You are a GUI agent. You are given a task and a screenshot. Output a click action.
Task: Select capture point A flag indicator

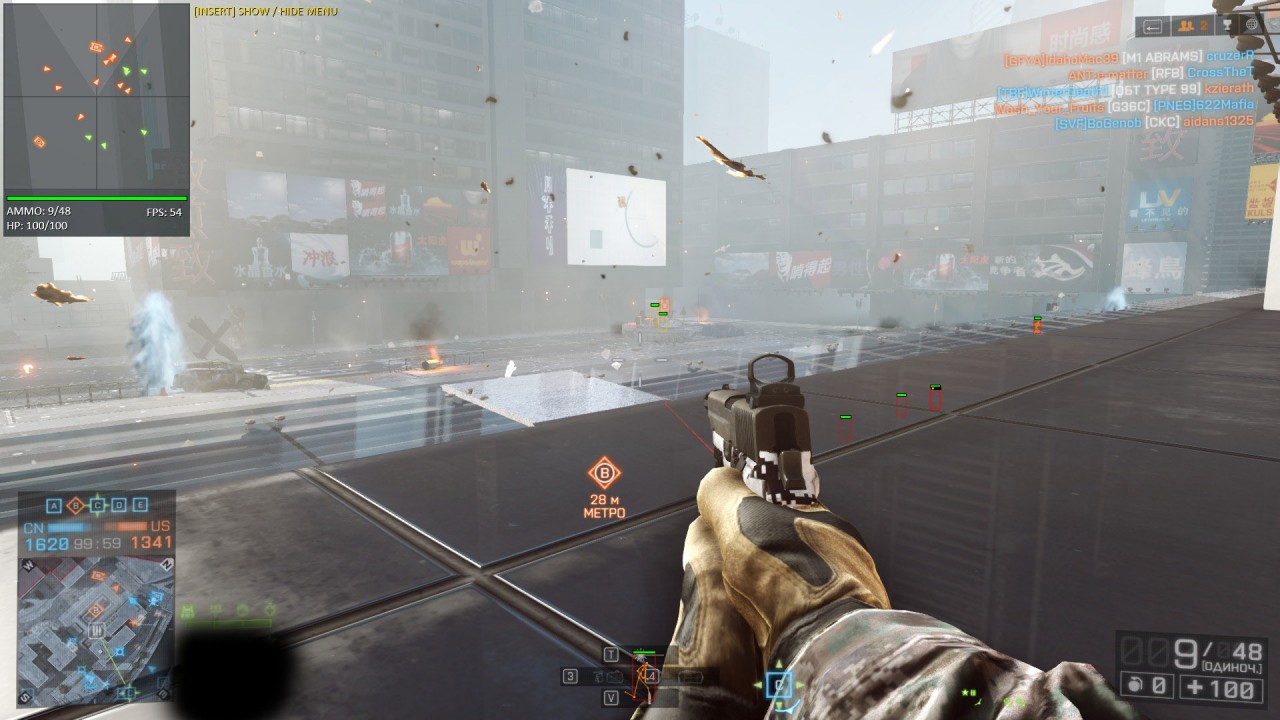[x=54, y=505]
